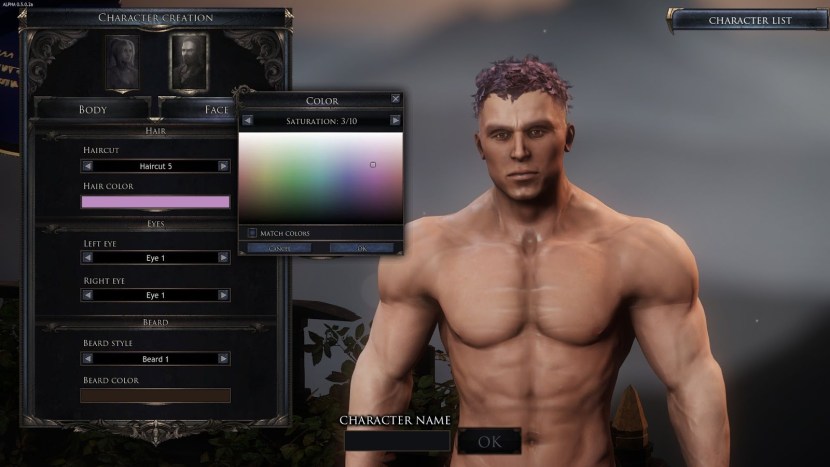This screenshot has height=467, width=830.
Task: Close the Color picker window
Action: tap(396, 100)
